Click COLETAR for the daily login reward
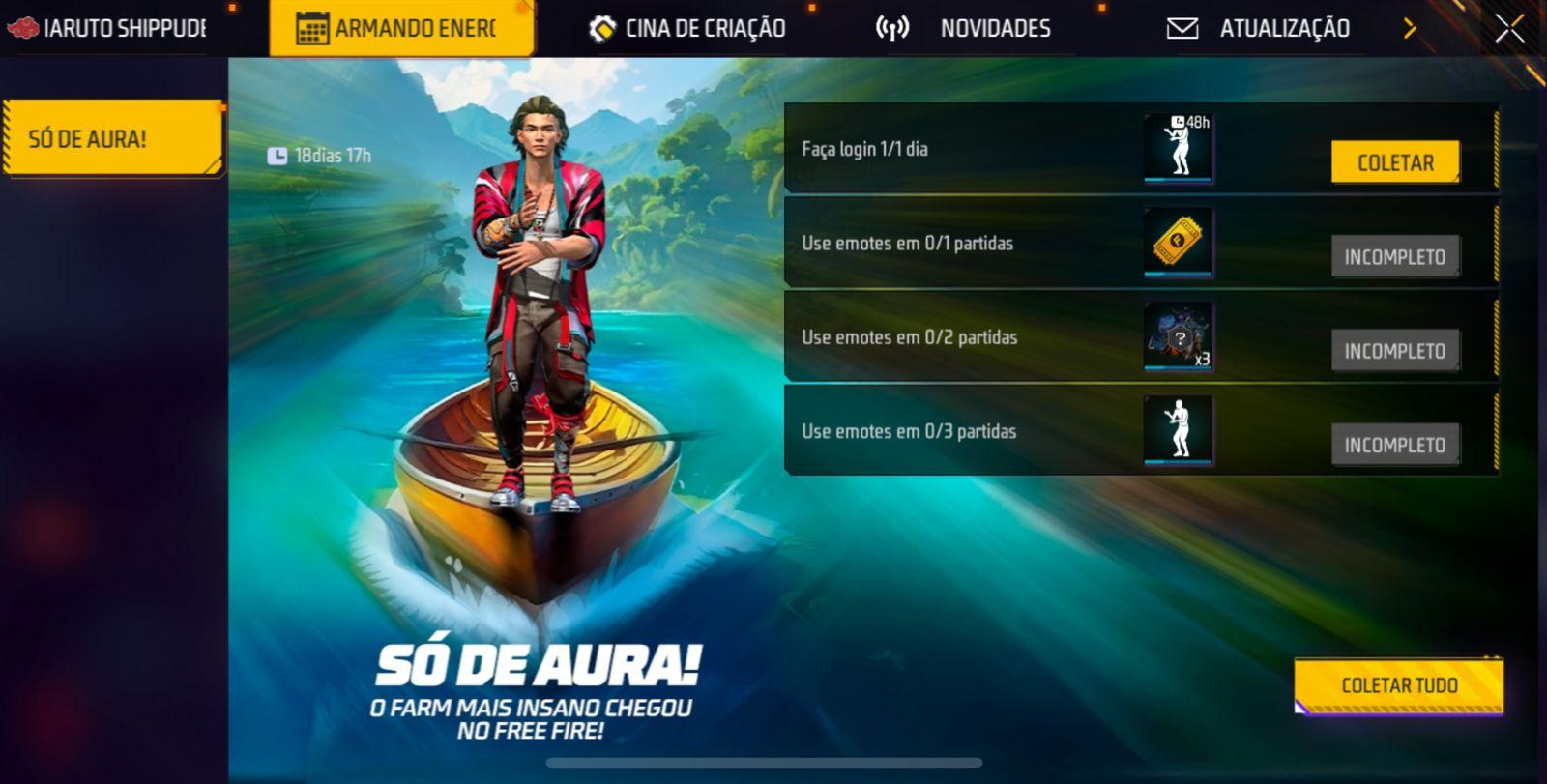 tap(1395, 162)
